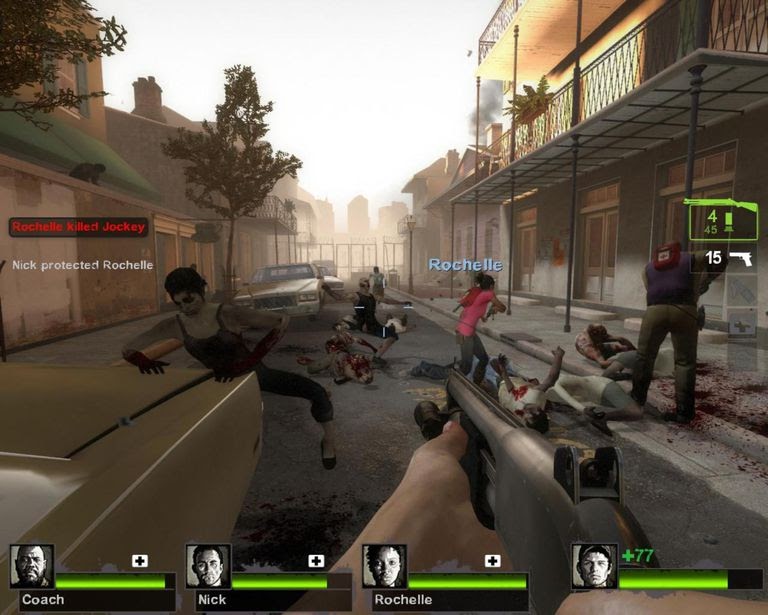The image size is (768, 615).
Task: Click your own survivor portrait
Action: (594, 566)
